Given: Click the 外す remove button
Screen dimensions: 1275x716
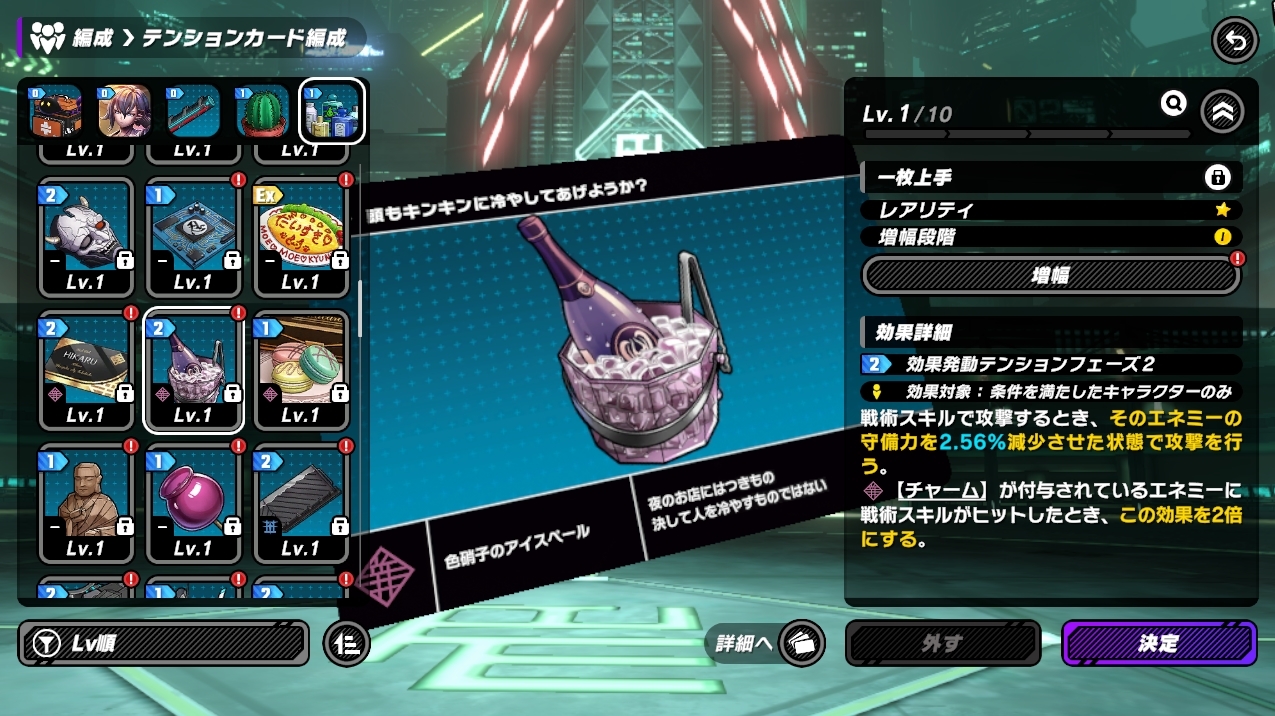Looking at the screenshot, I should pos(942,643).
